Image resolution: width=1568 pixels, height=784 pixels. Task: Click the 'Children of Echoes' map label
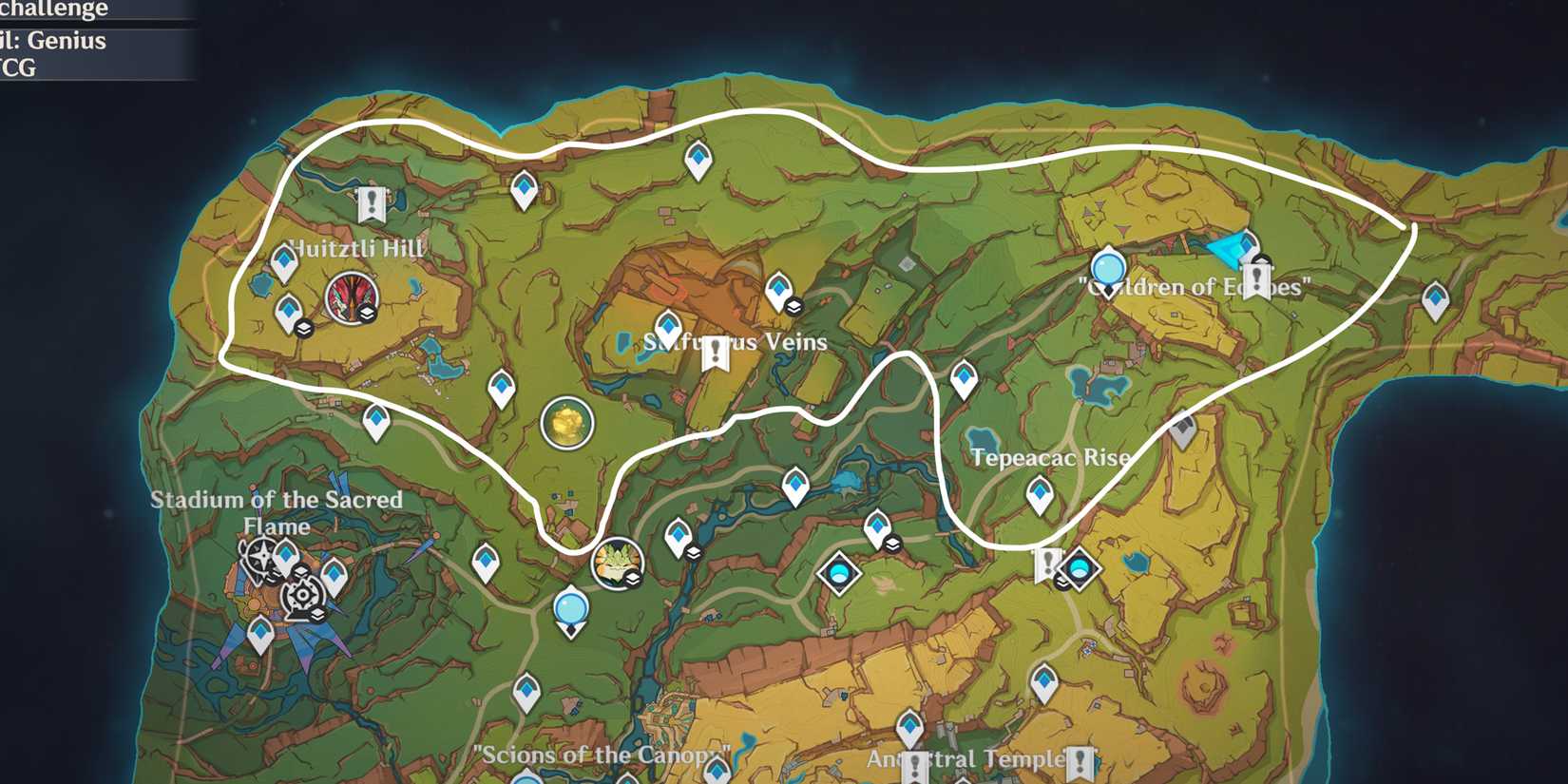tap(1195, 286)
